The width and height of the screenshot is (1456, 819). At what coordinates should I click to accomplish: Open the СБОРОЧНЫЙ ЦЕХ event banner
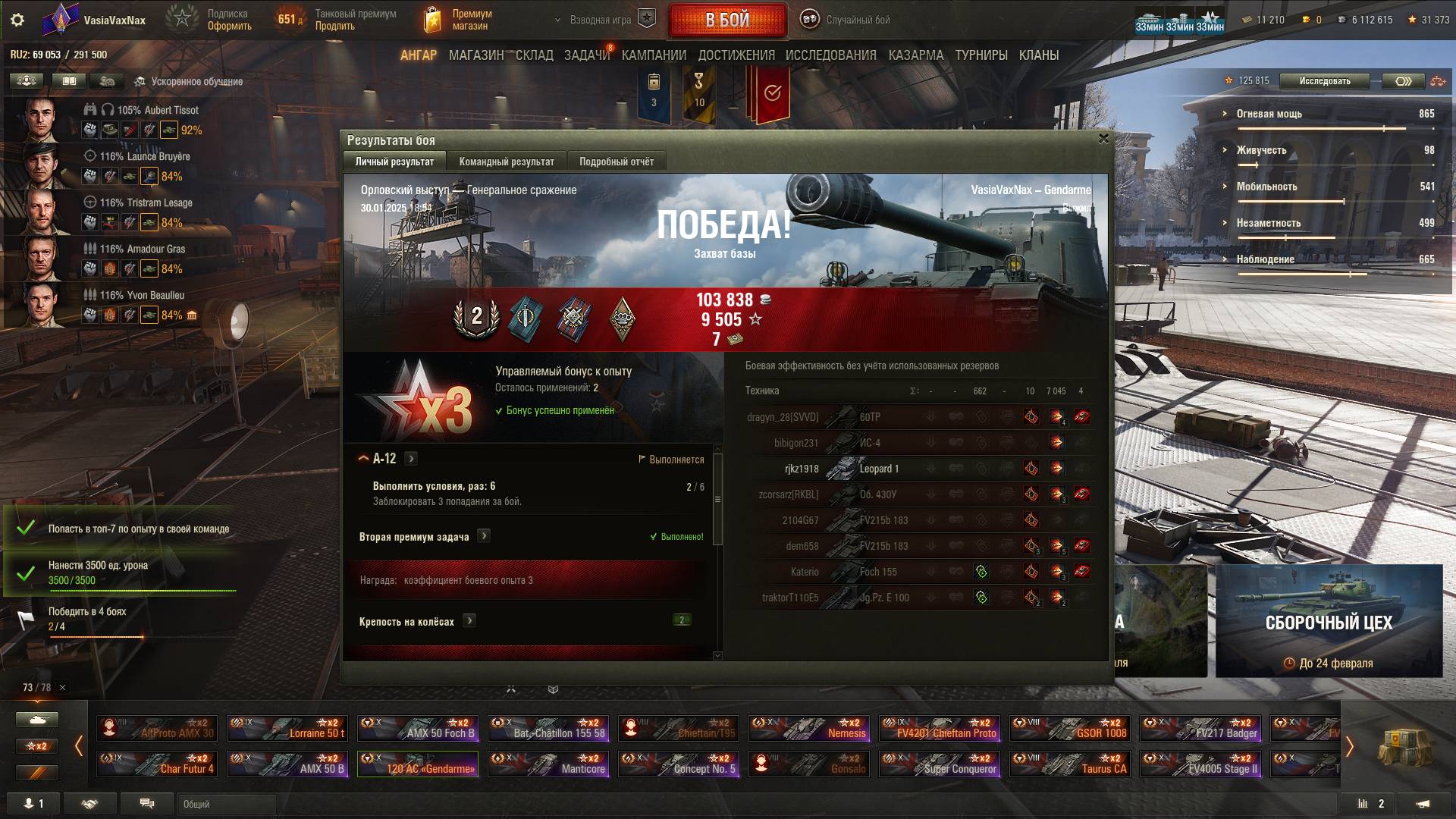coord(1329,620)
